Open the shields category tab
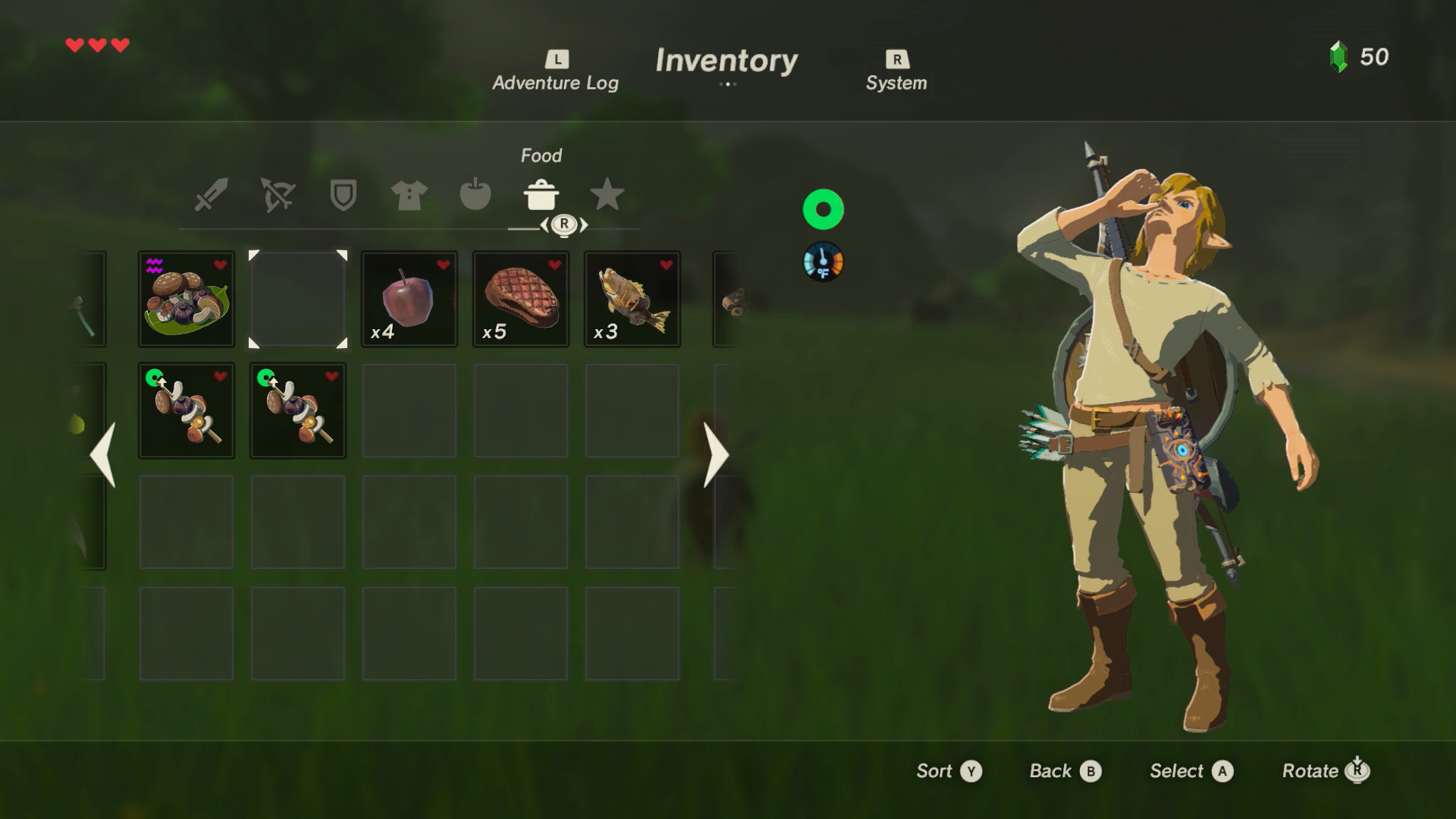Screen dimensions: 1456x819 coord(344,195)
